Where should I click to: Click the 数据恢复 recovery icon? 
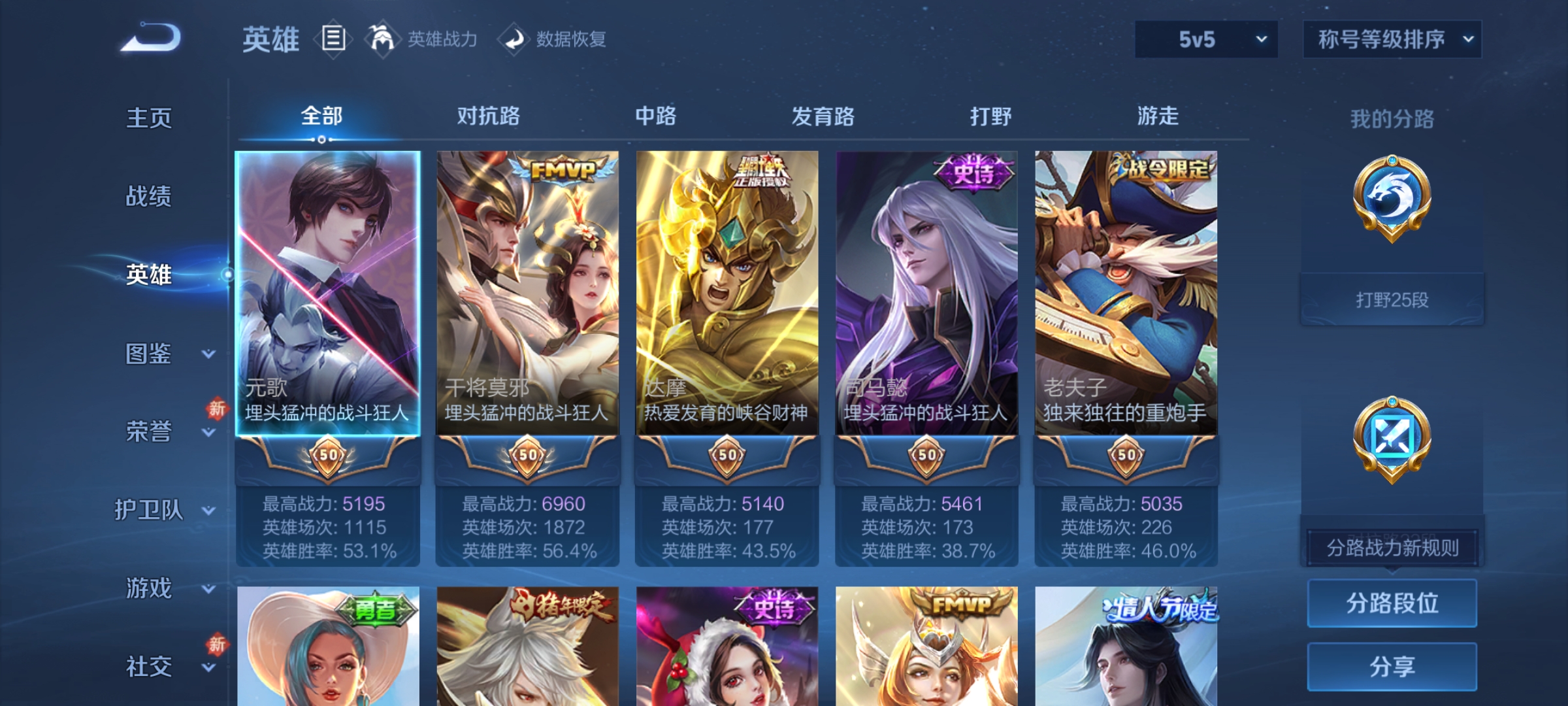[515, 39]
